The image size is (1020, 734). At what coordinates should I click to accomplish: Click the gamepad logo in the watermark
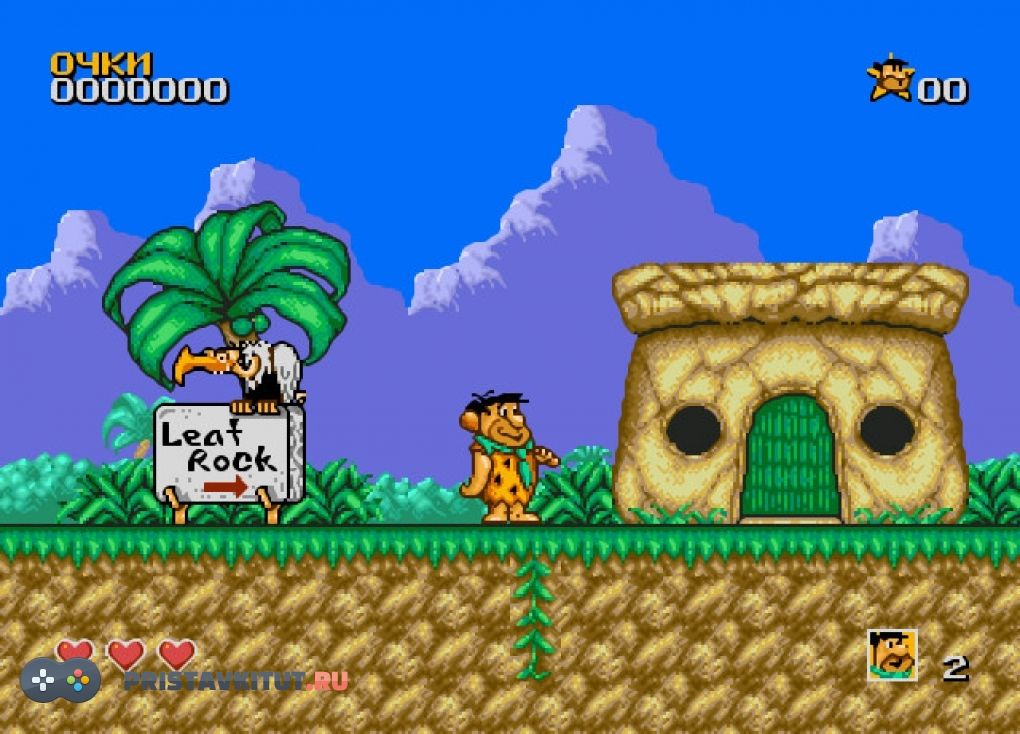click(61, 679)
